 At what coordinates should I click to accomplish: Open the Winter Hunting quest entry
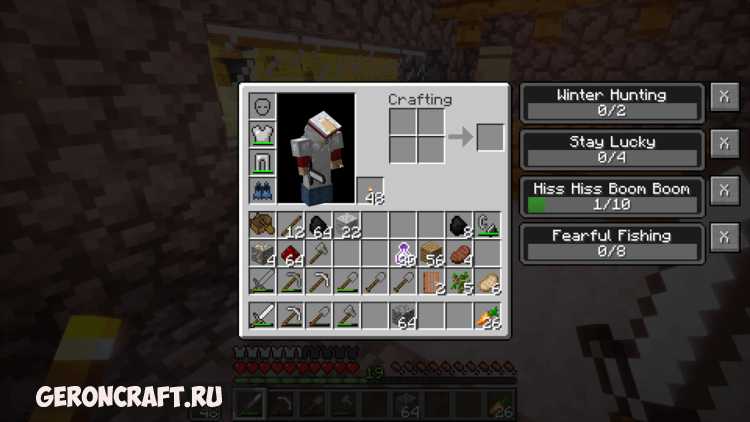pyautogui.click(x=612, y=103)
